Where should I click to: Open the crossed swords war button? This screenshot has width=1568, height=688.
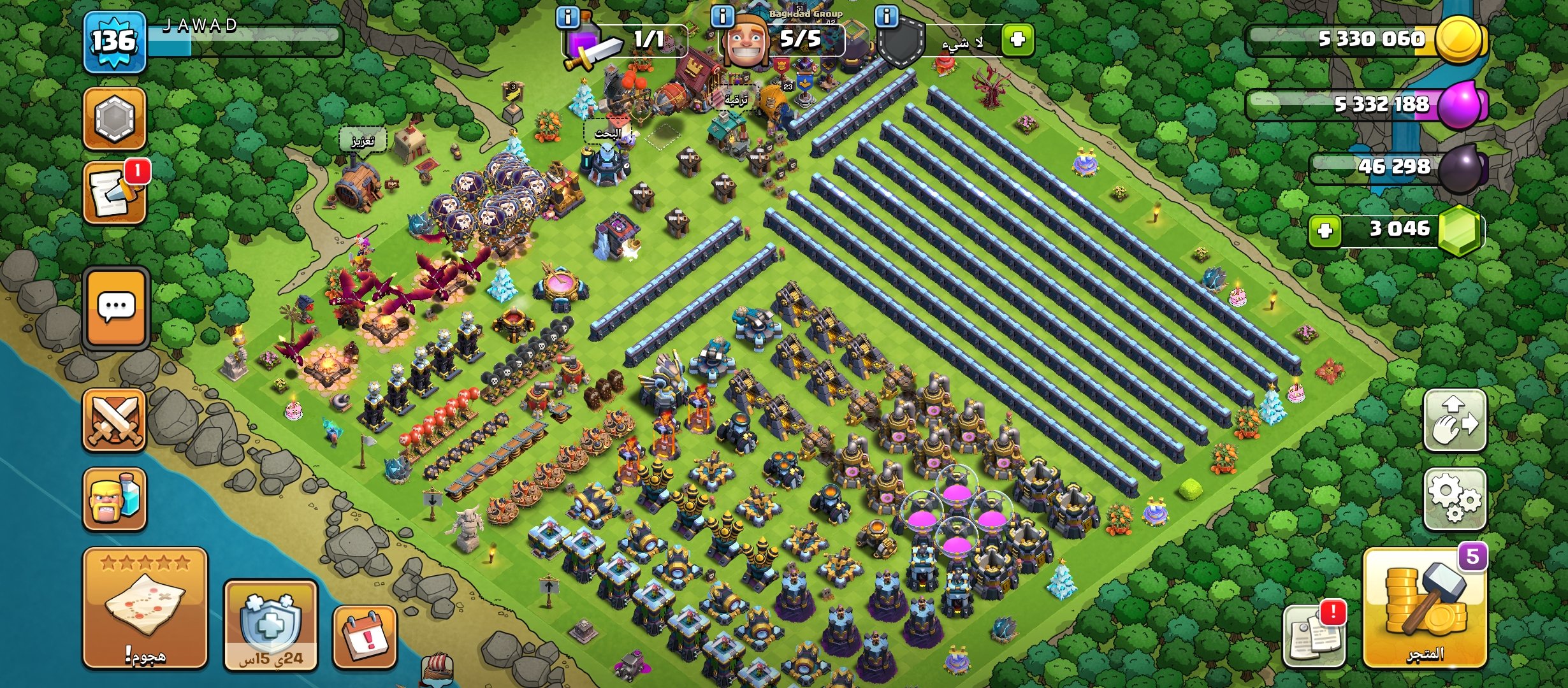115,420
